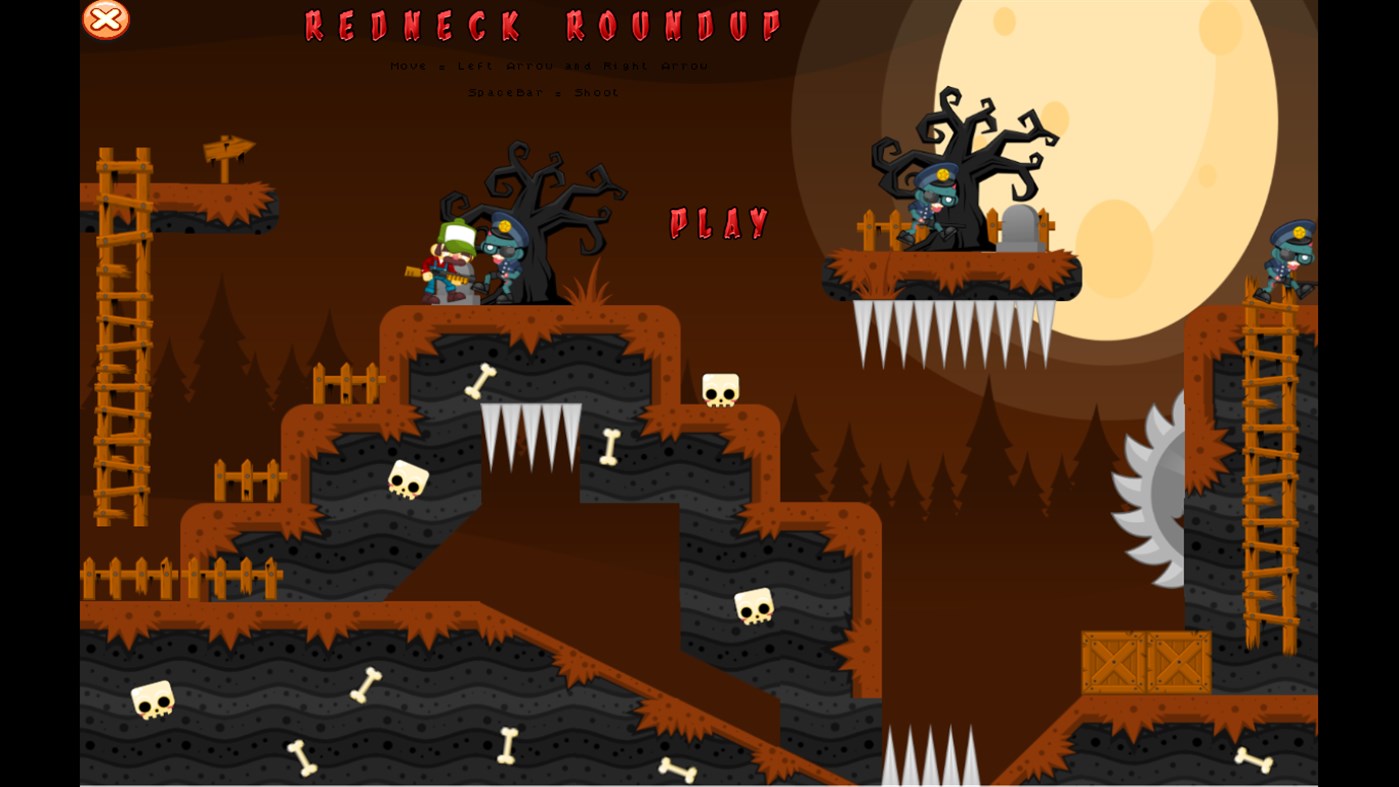Click the stacked wooden crates
The image size is (1399, 787).
click(x=1144, y=660)
